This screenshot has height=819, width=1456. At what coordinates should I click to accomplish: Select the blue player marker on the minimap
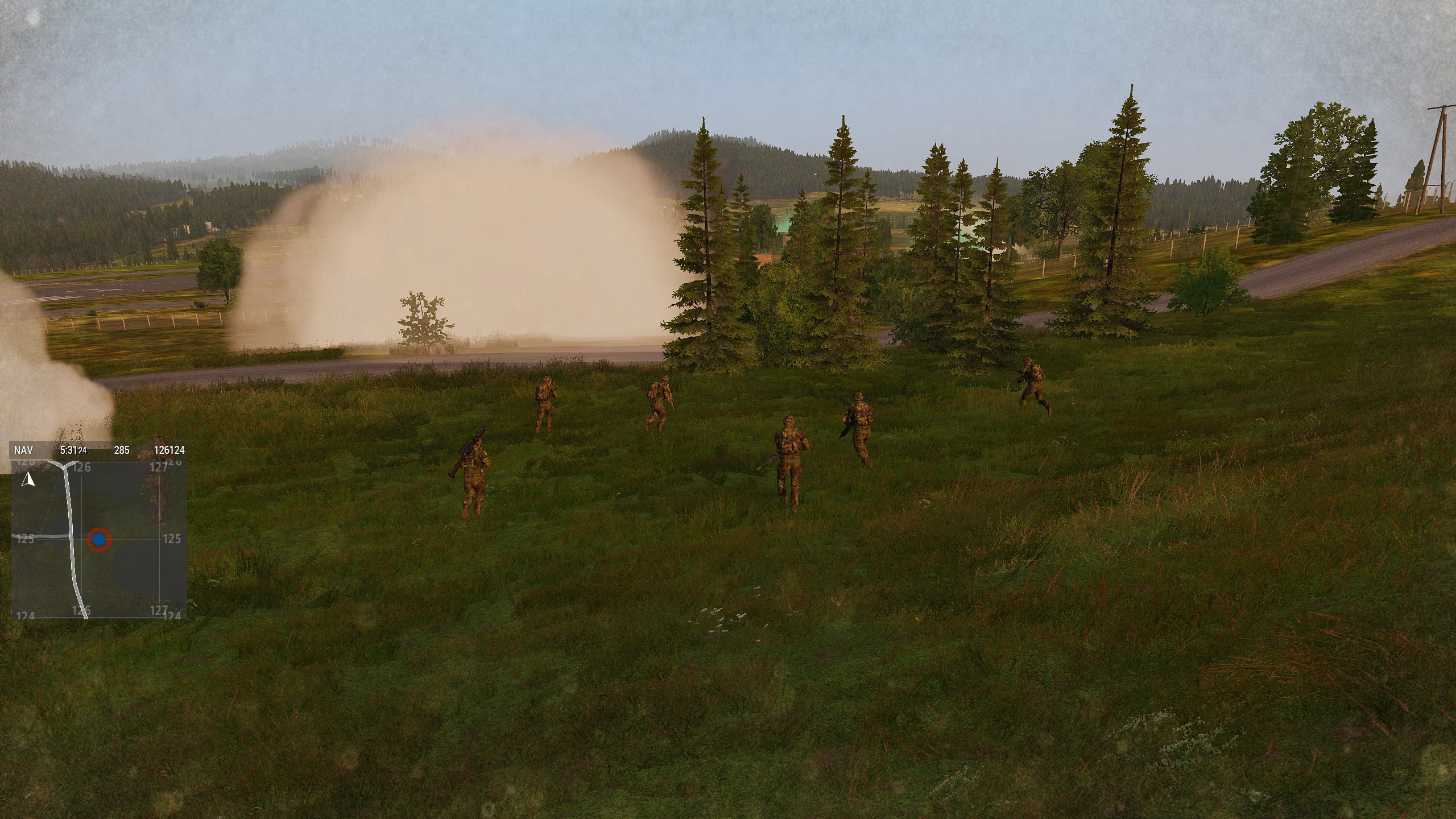pos(99,539)
